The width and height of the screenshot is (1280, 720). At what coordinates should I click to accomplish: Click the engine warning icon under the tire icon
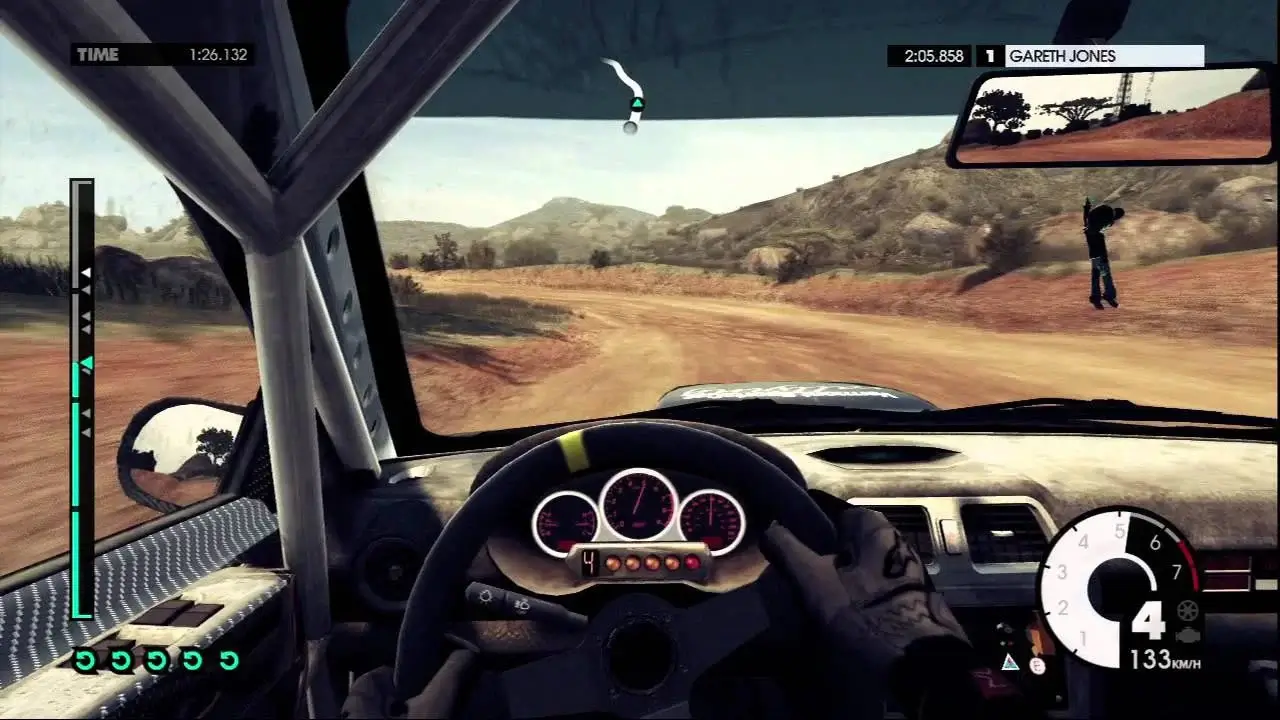[x=1187, y=635]
